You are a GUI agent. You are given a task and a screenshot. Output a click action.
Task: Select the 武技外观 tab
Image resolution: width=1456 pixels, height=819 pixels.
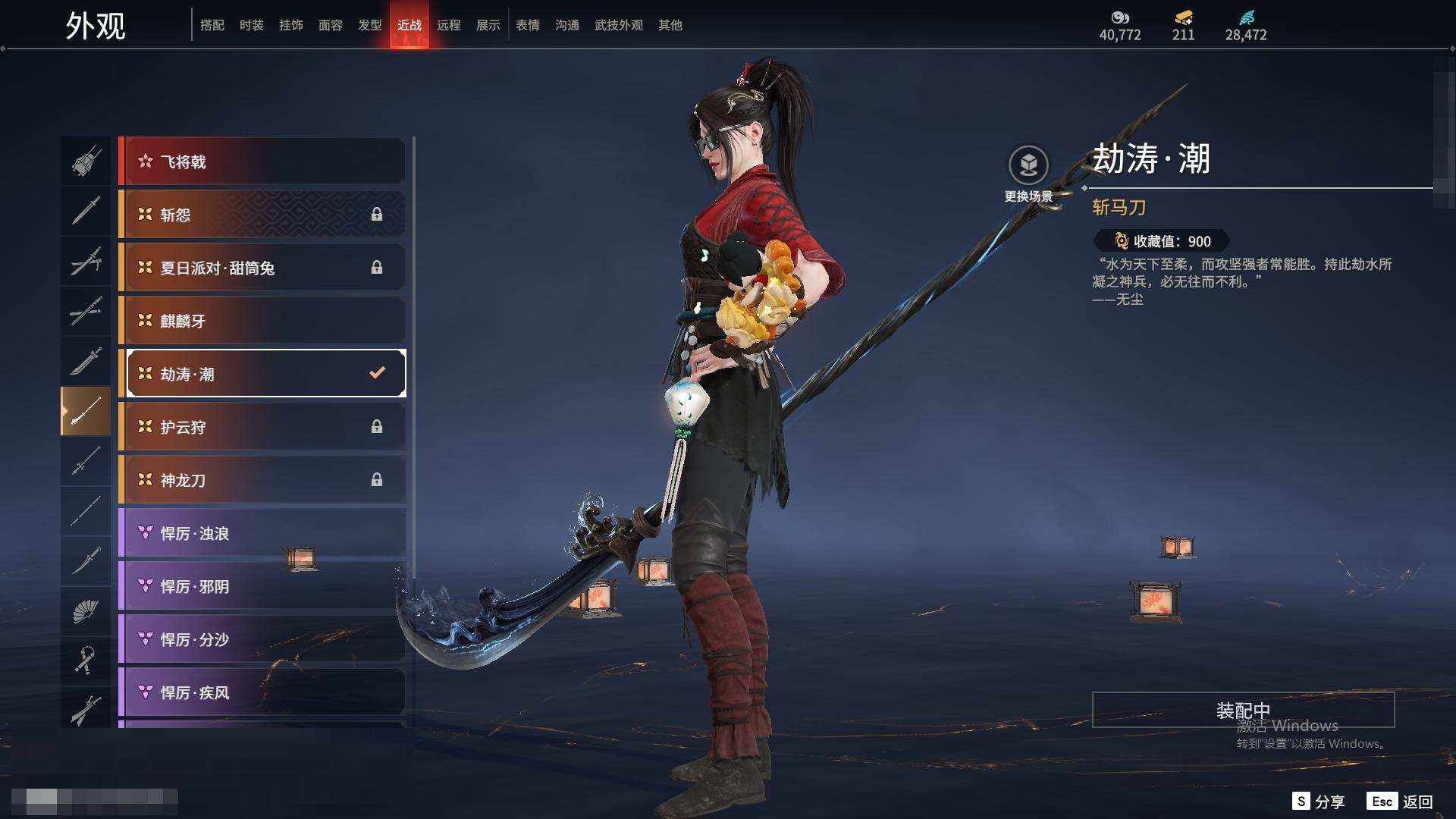coord(618,25)
